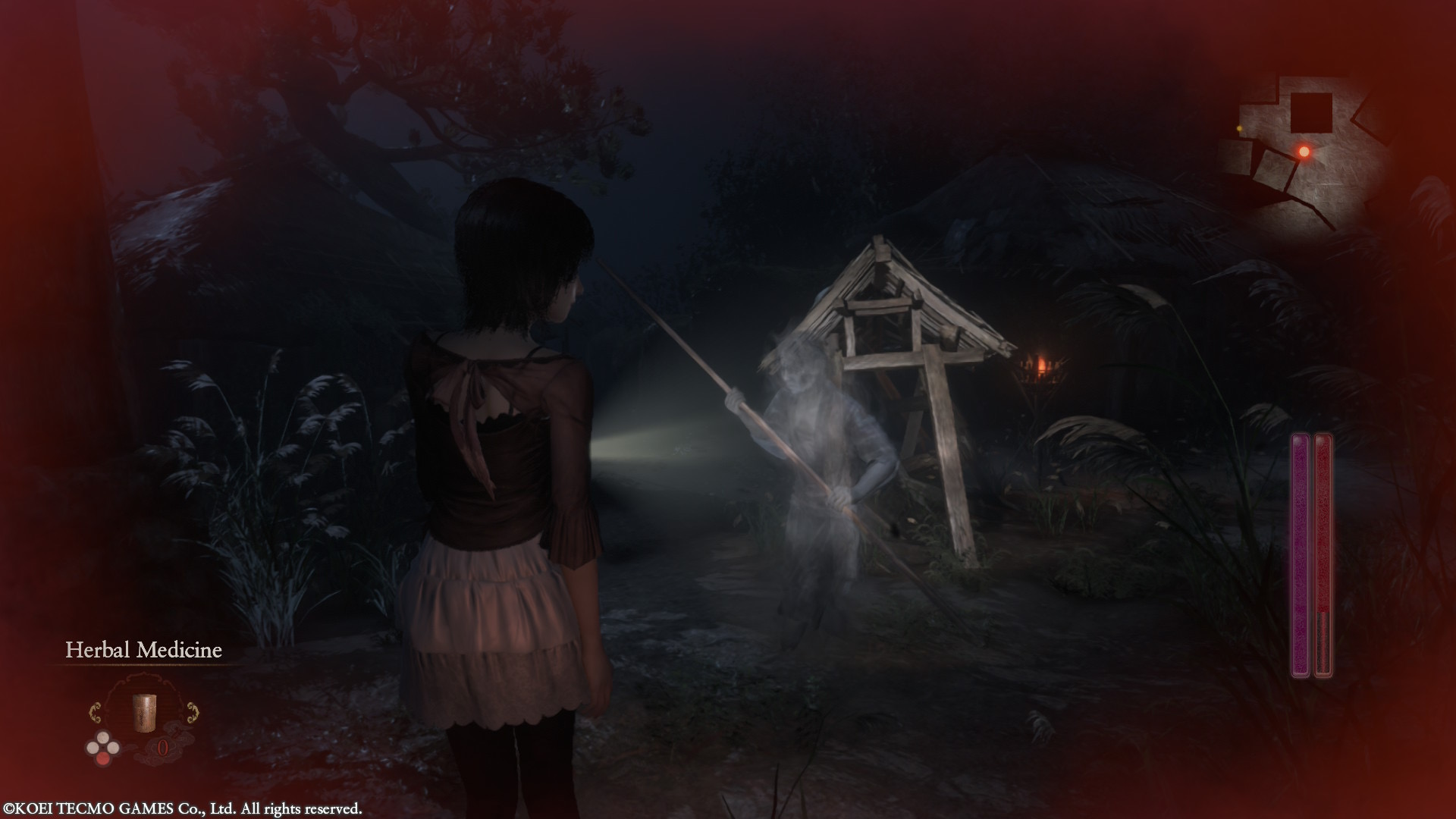
Task: Click the highlighted red d-pad down button
Action: click(103, 759)
